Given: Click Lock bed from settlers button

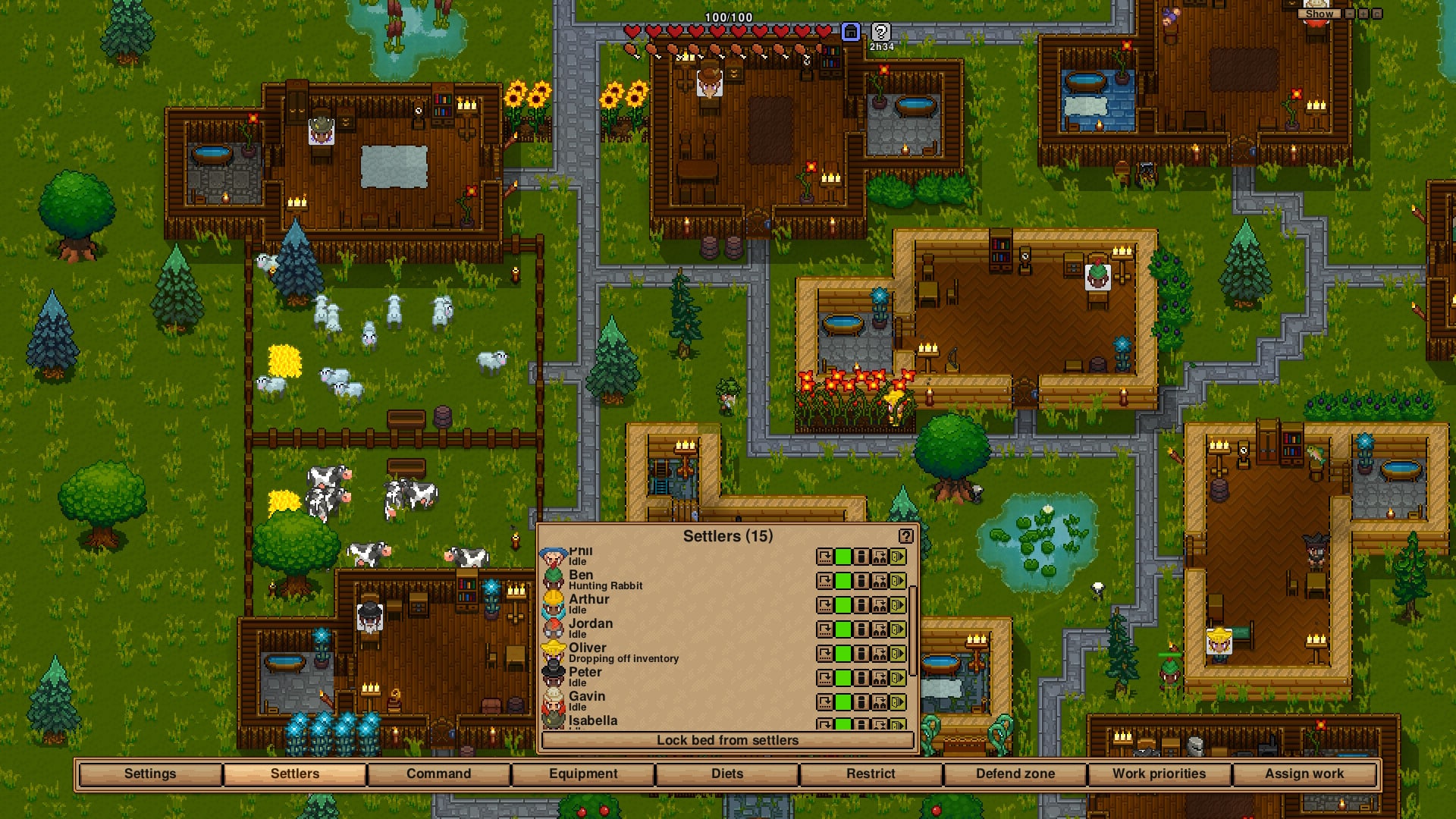Looking at the screenshot, I should [727, 740].
